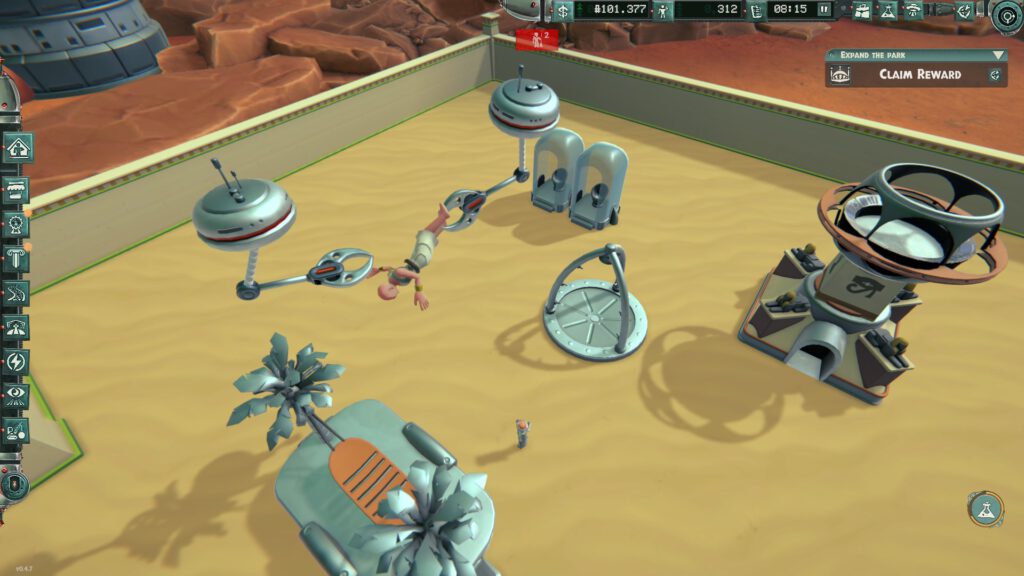Click the round flask button at bottom right

985,509
